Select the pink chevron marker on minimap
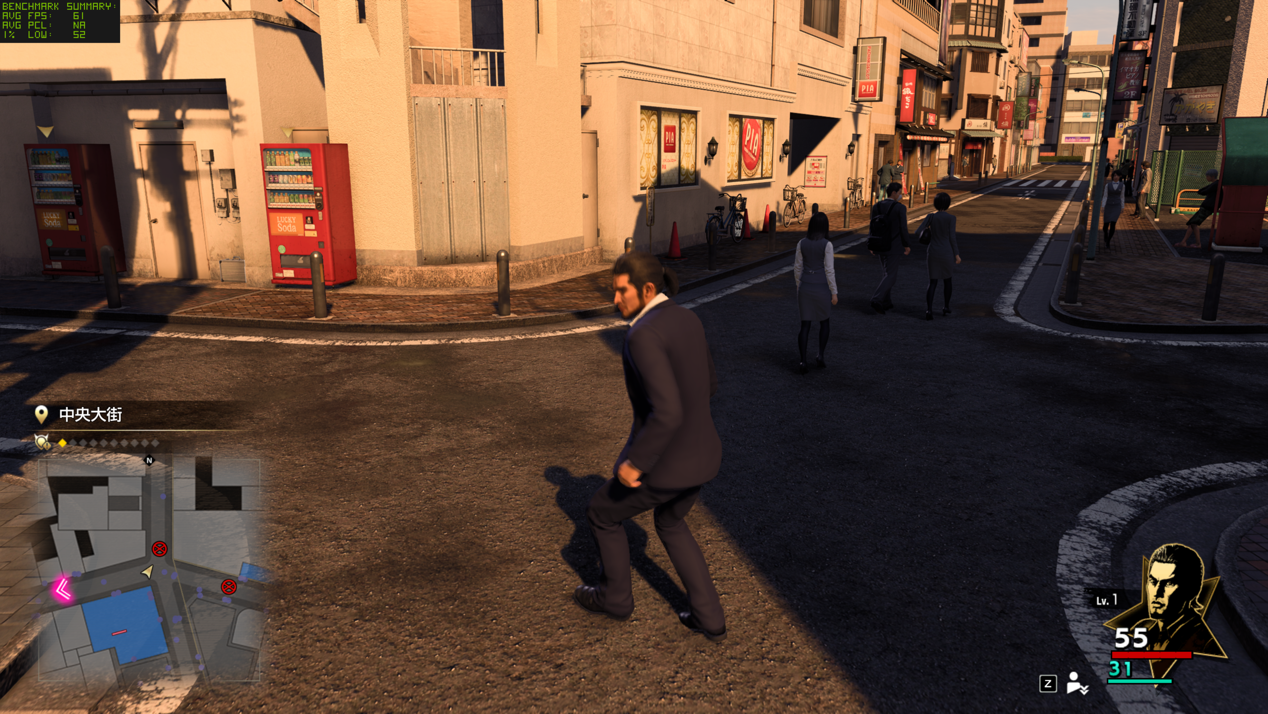Viewport: 1268px width, 714px height. tap(63, 589)
